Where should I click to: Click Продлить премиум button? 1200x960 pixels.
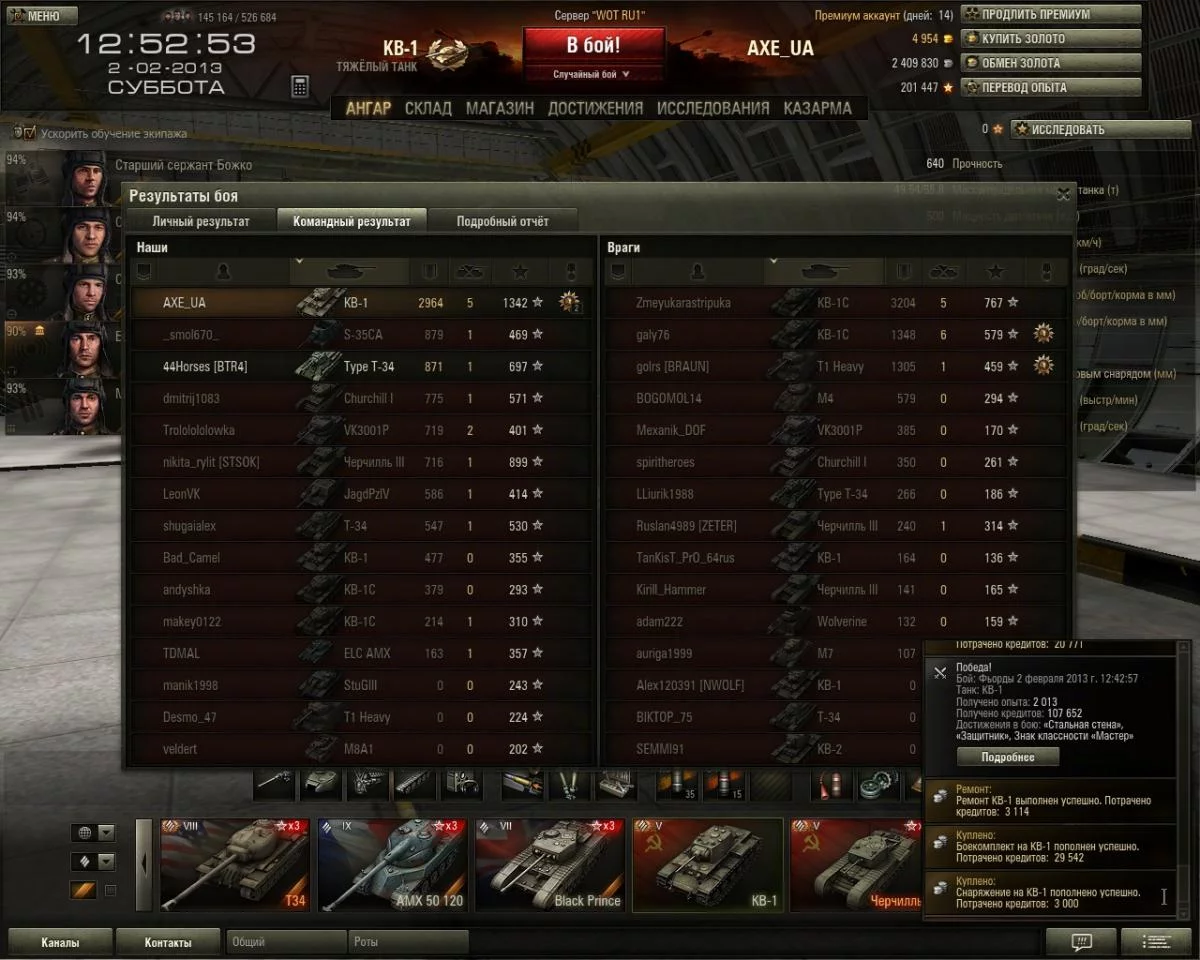click(1050, 15)
